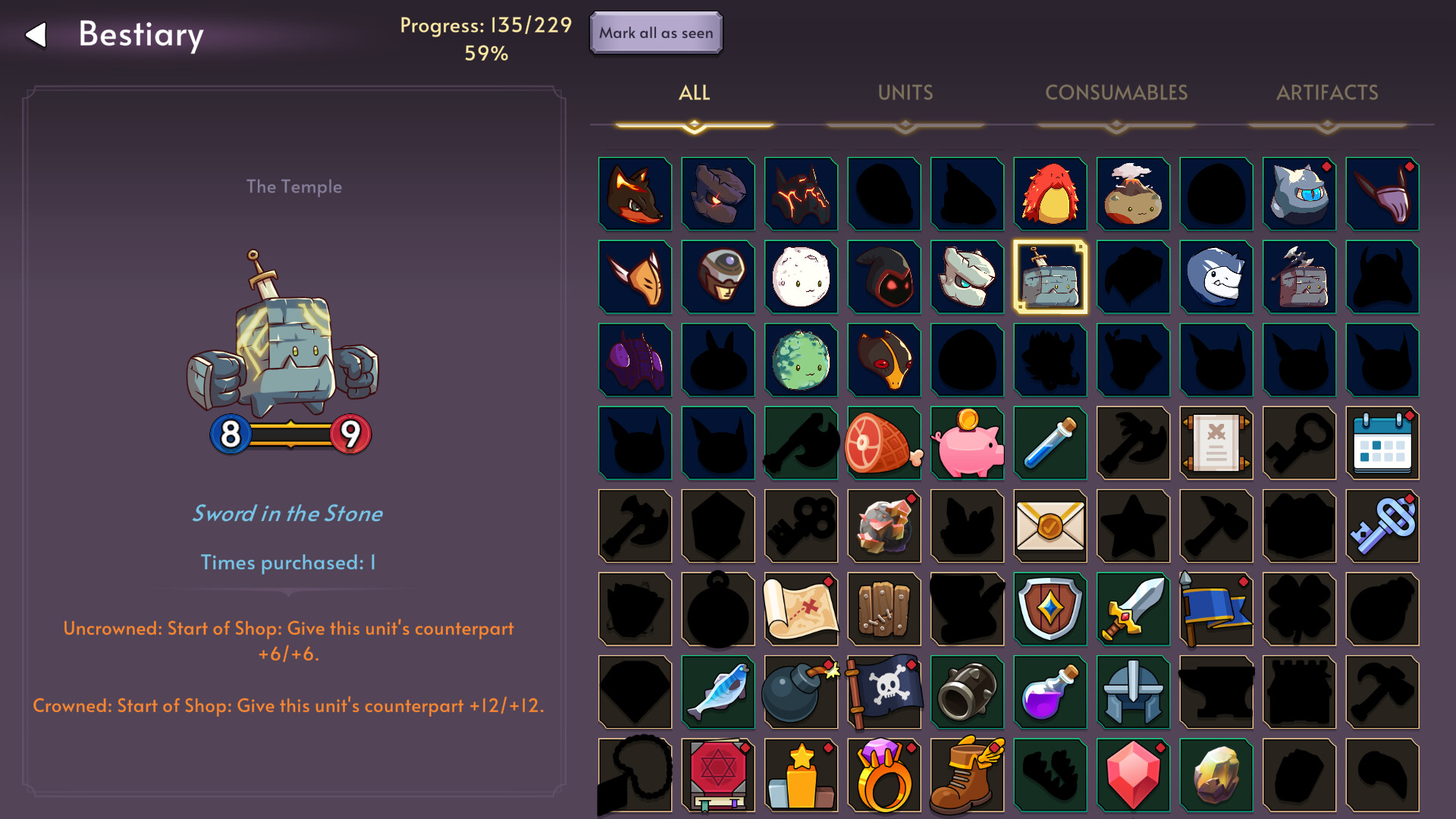View the pirate flag item
This screenshot has width=1456, height=819.
(x=884, y=692)
